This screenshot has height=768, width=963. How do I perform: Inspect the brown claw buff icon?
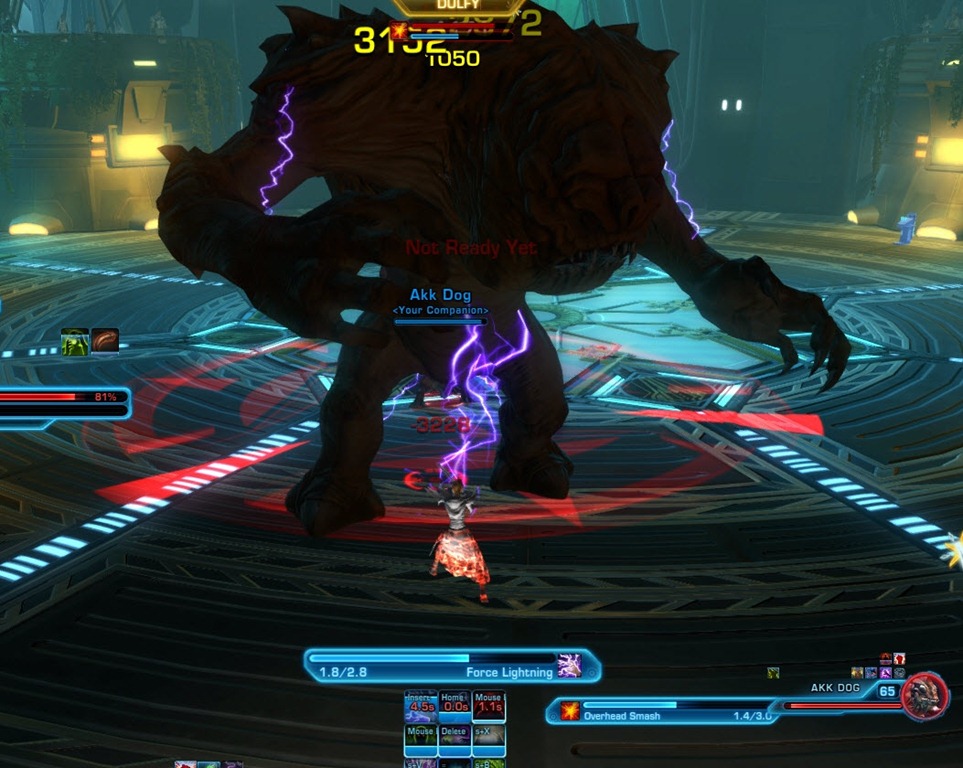(105, 341)
